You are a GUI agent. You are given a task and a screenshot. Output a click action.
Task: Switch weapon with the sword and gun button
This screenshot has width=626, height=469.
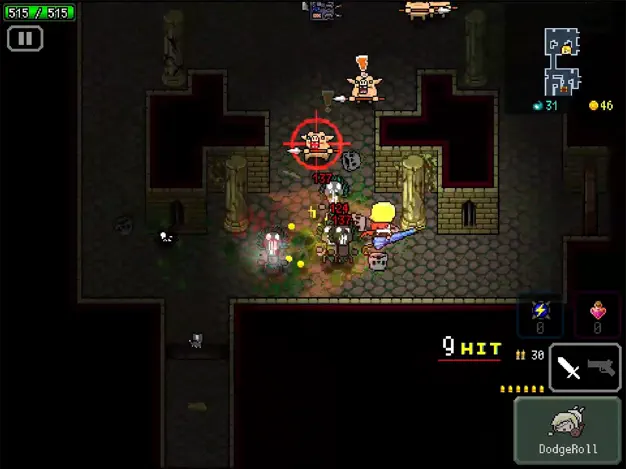click(585, 368)
